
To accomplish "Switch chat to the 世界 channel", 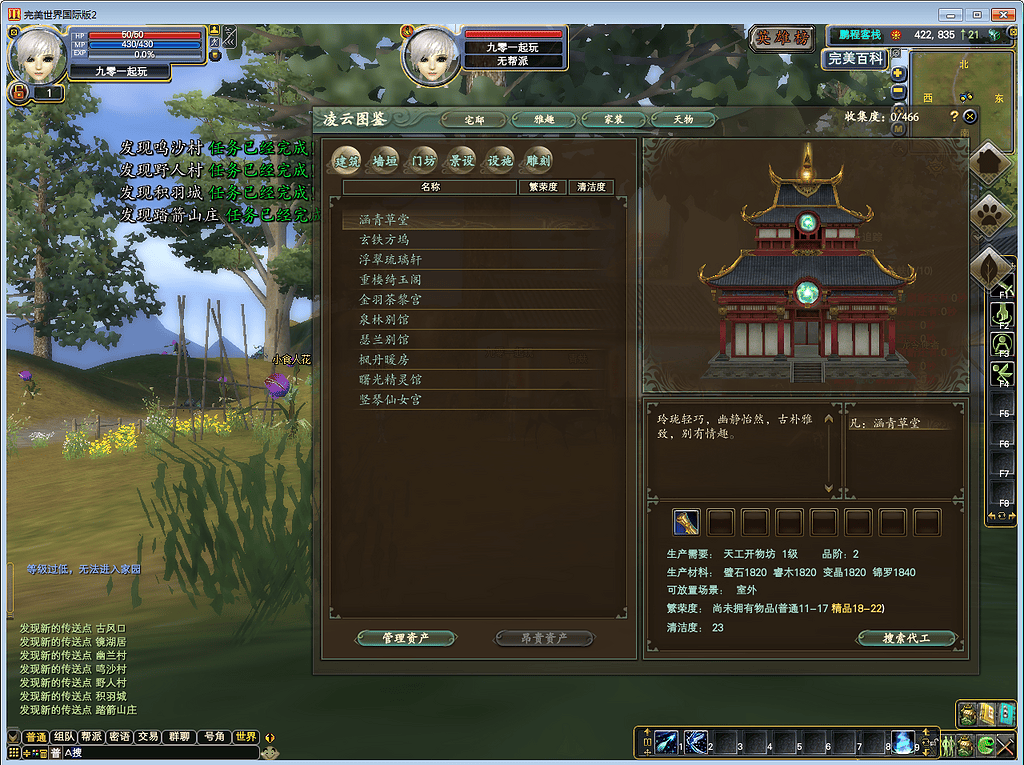I will point(246,737).
